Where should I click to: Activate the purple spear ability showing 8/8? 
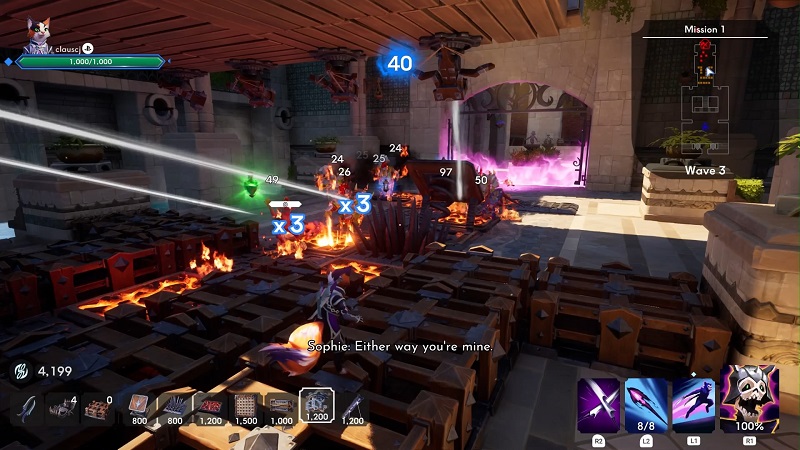click(x=646, y=405)
